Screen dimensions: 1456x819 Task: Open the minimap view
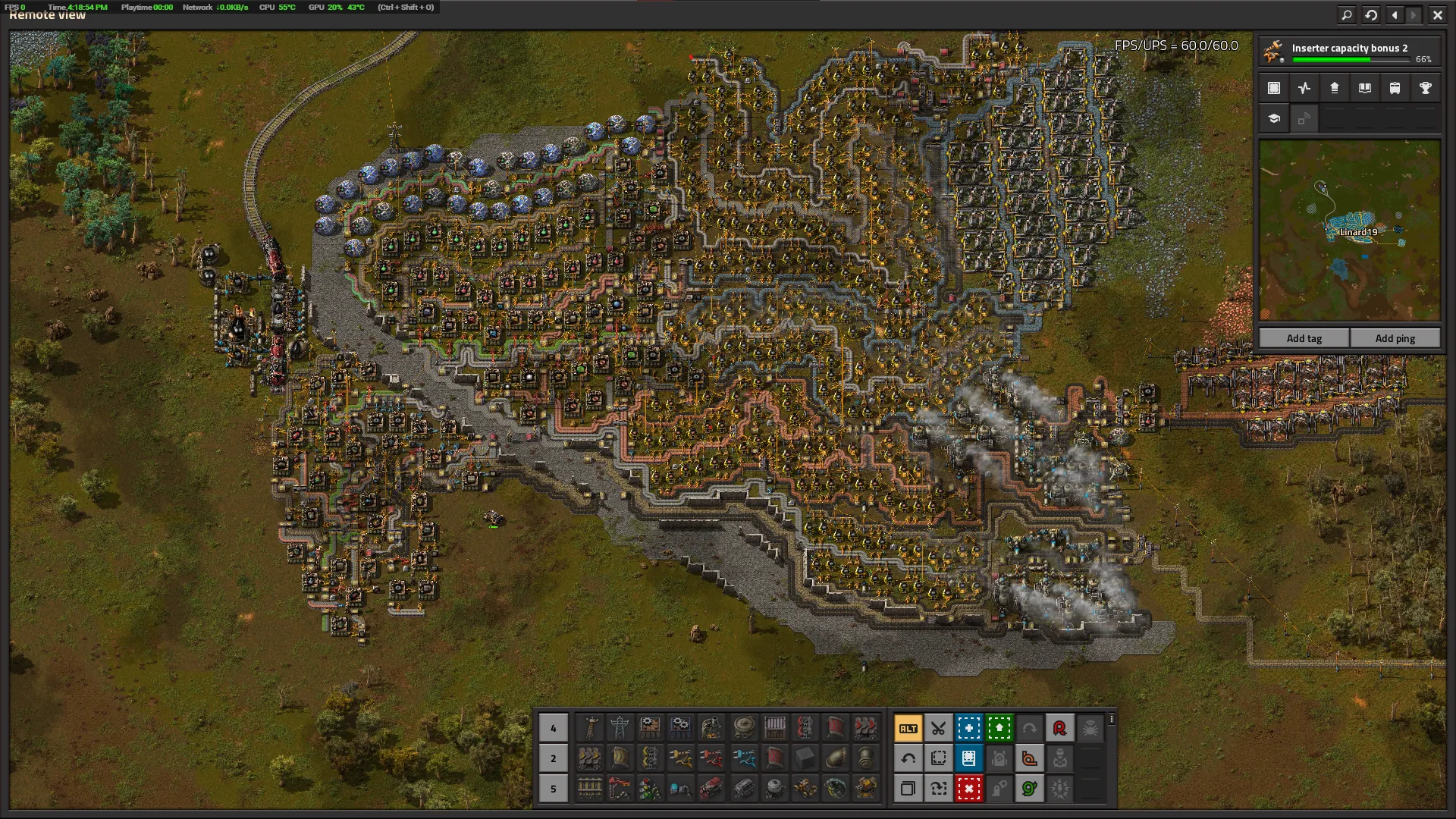[x=1274, y=88]
